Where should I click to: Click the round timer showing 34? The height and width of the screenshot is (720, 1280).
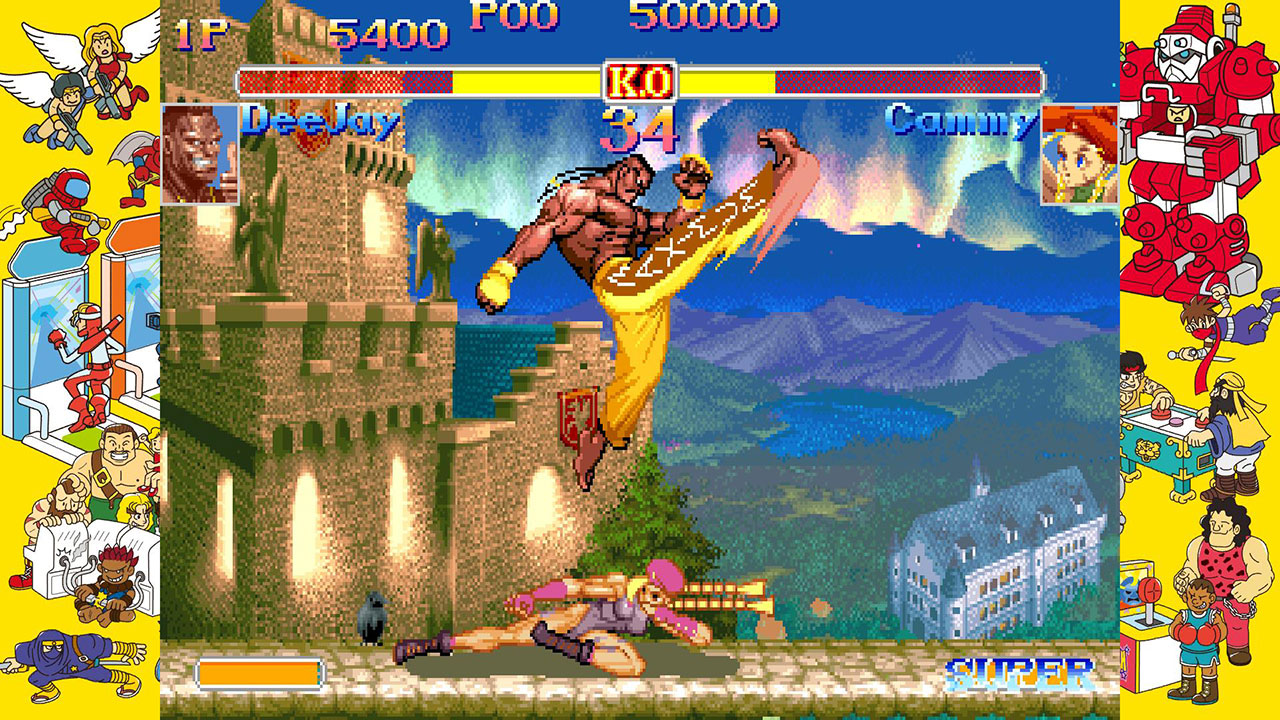(638, 130)
